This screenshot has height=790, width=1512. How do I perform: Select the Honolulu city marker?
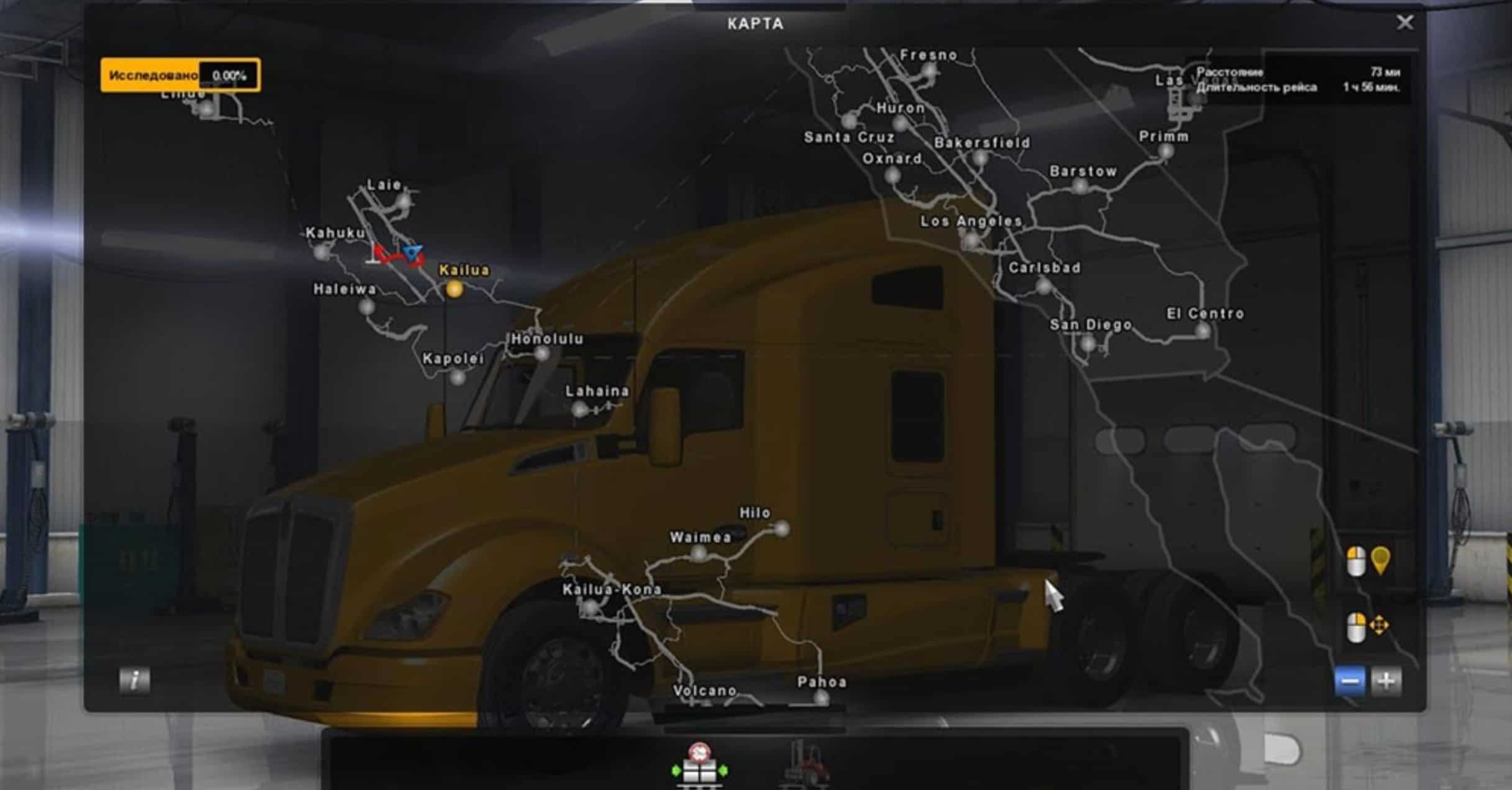pos(542,354)
